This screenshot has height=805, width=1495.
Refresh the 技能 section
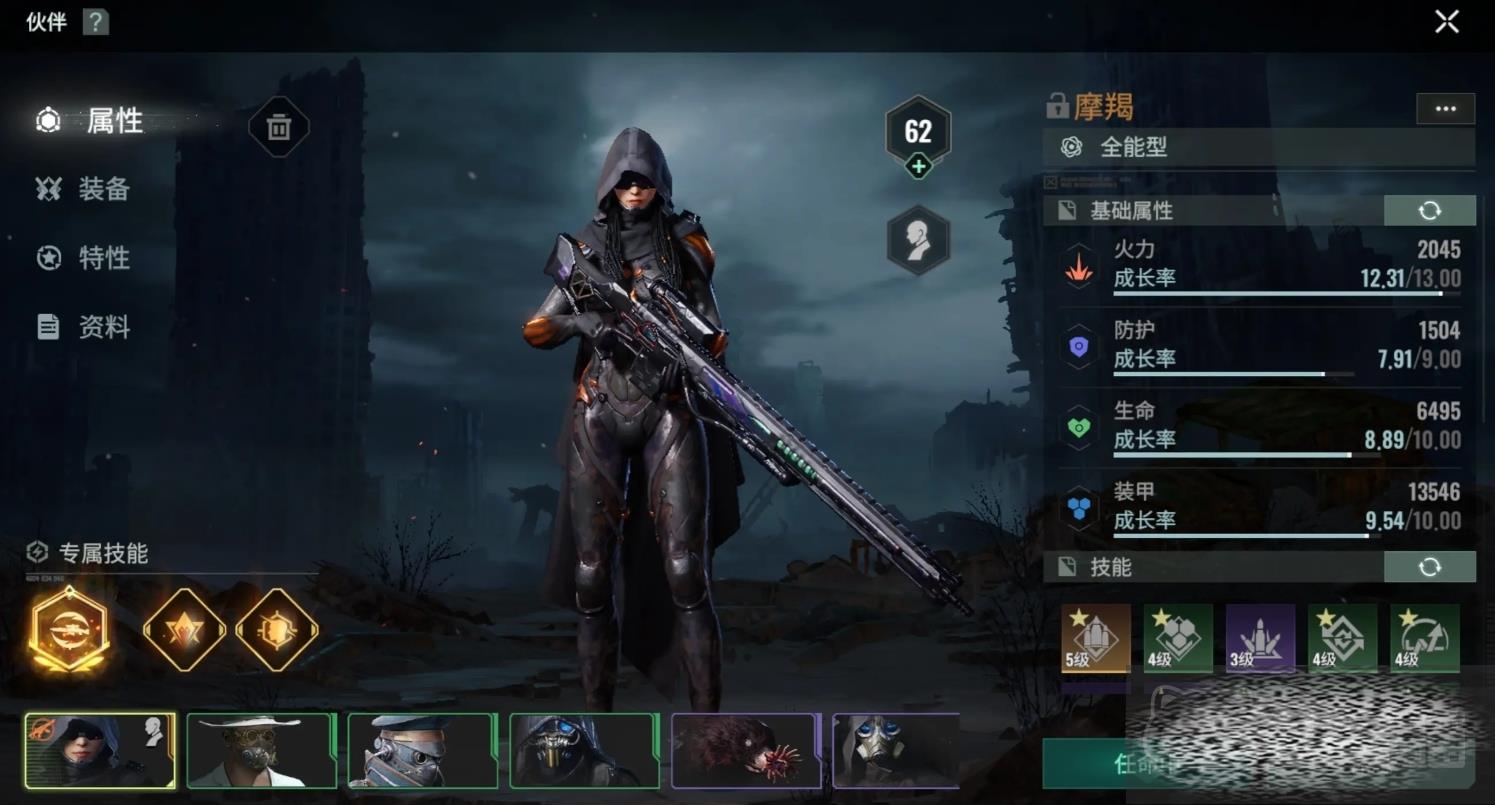(x=1429, y=567)
